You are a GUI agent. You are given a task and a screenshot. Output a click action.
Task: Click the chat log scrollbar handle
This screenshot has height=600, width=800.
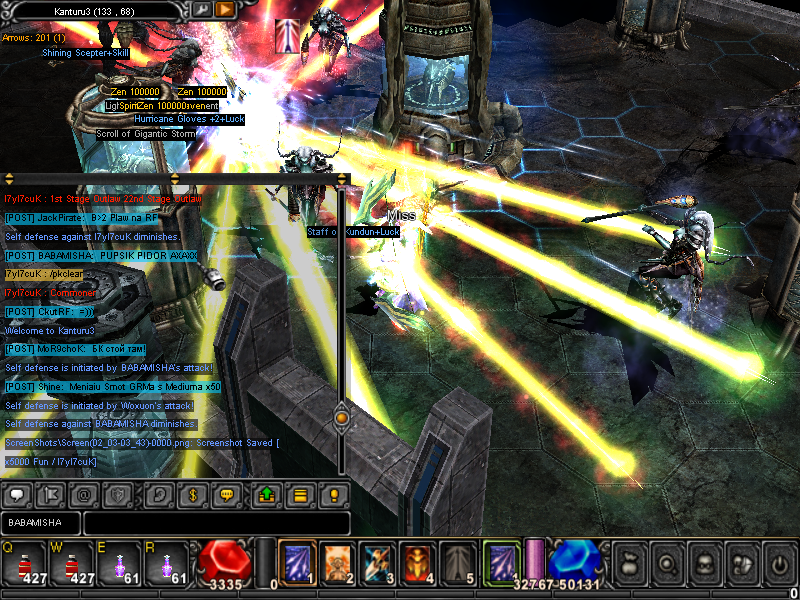coord(341,415)
